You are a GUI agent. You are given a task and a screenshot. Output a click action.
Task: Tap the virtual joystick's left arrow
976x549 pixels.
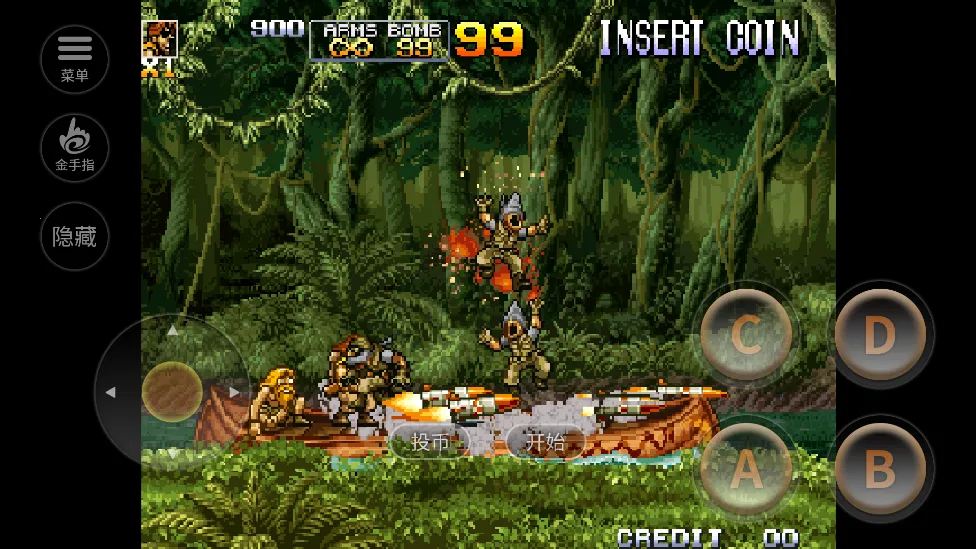click(111, 392)
